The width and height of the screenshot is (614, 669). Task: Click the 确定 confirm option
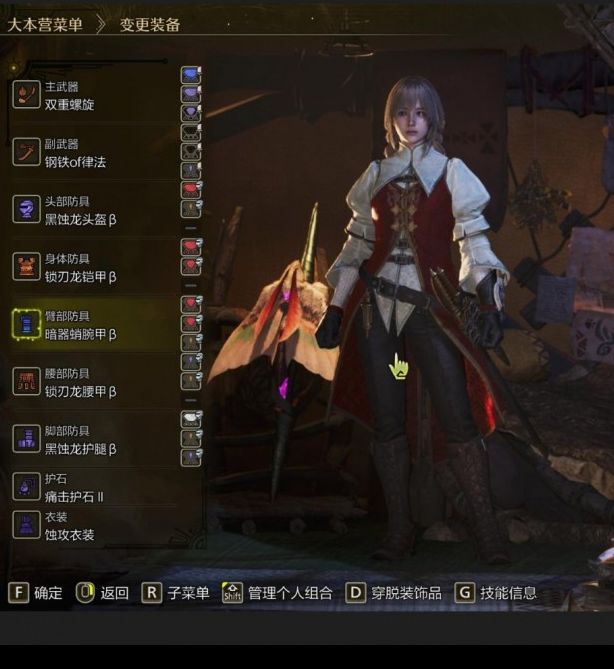[x=36, y=593]
